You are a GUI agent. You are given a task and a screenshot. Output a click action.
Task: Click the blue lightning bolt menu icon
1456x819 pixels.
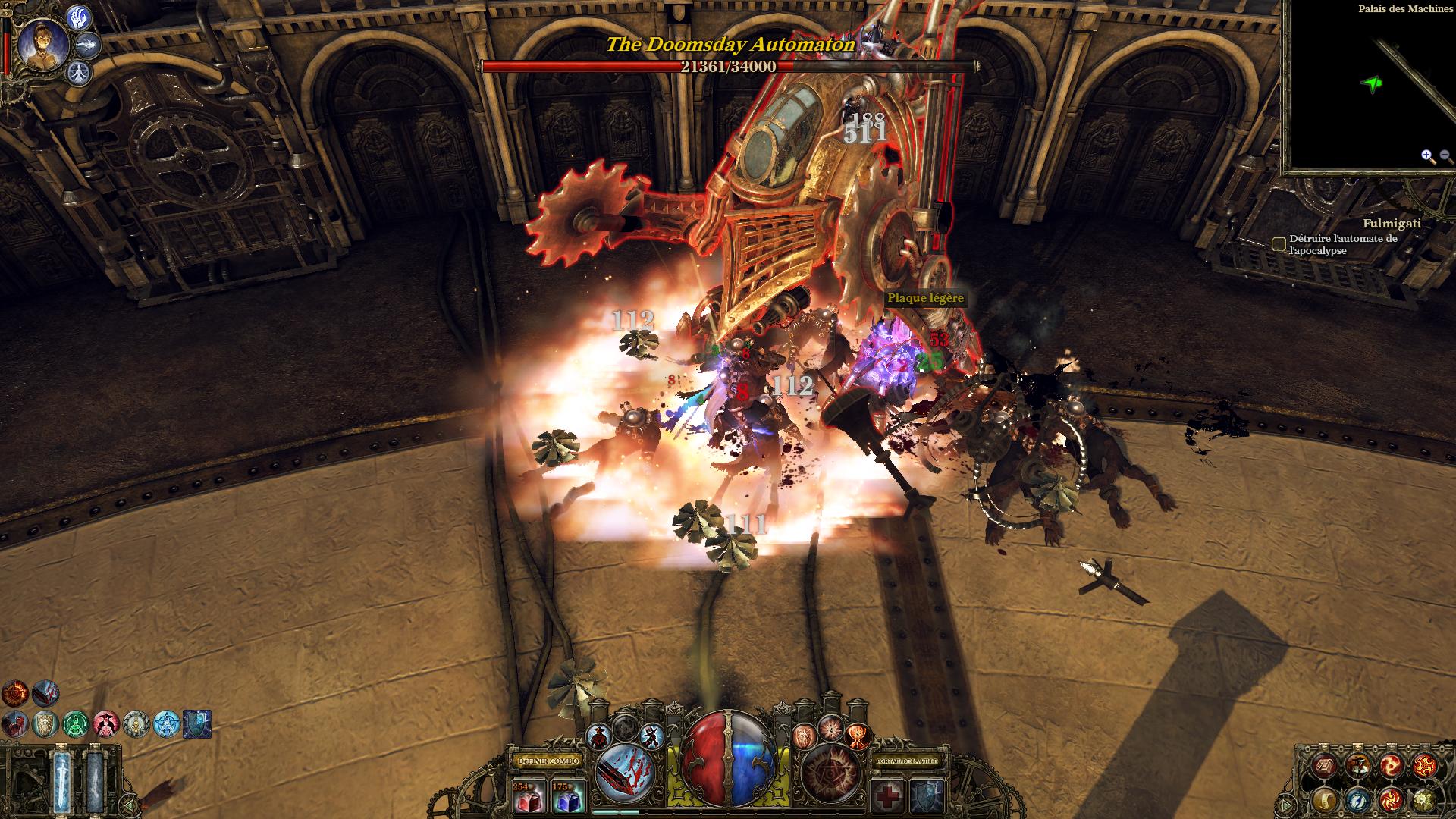coord(1358,799)
